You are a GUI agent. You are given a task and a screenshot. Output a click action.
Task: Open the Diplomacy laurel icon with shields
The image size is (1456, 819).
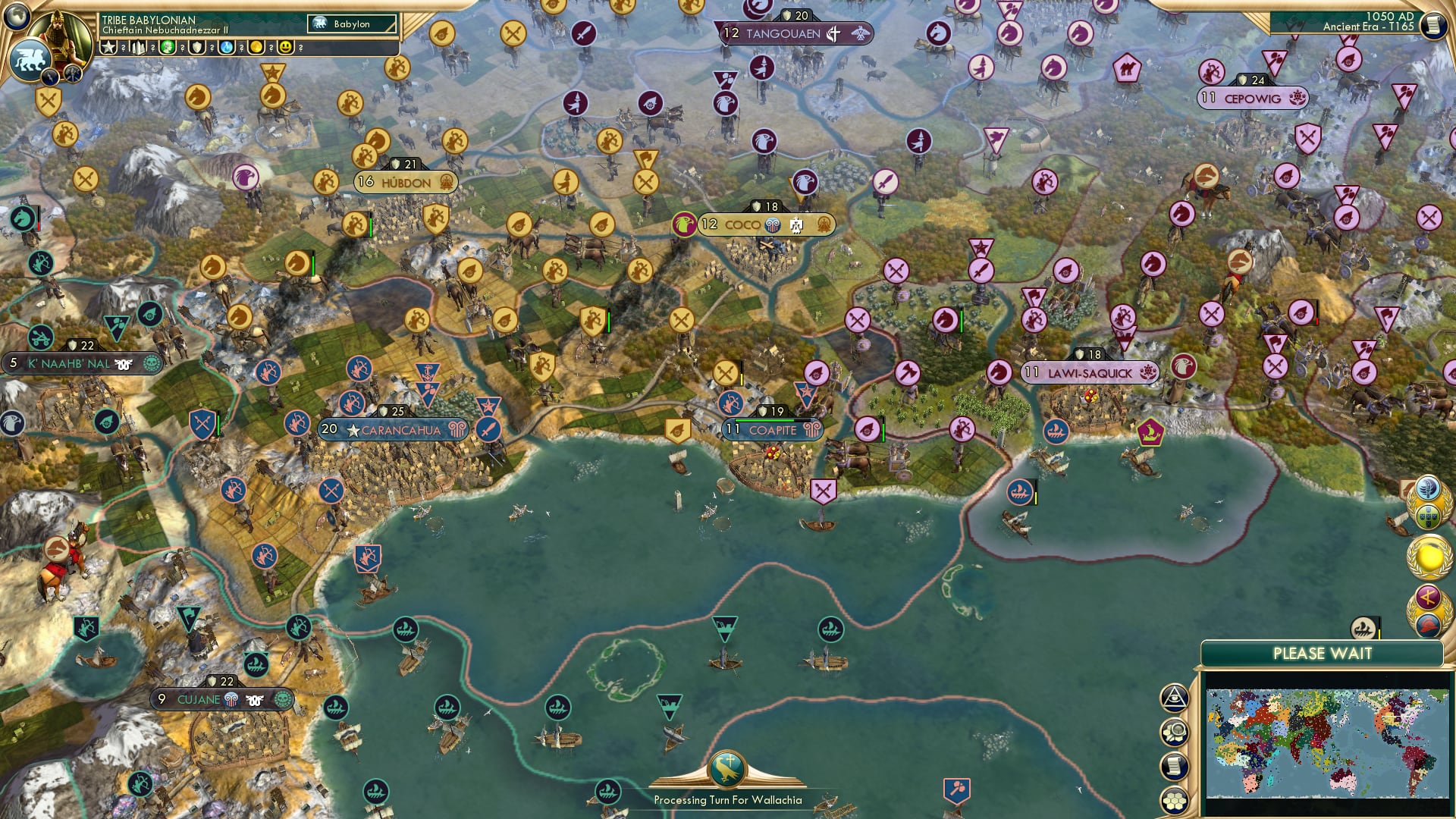coord(1429,517)
